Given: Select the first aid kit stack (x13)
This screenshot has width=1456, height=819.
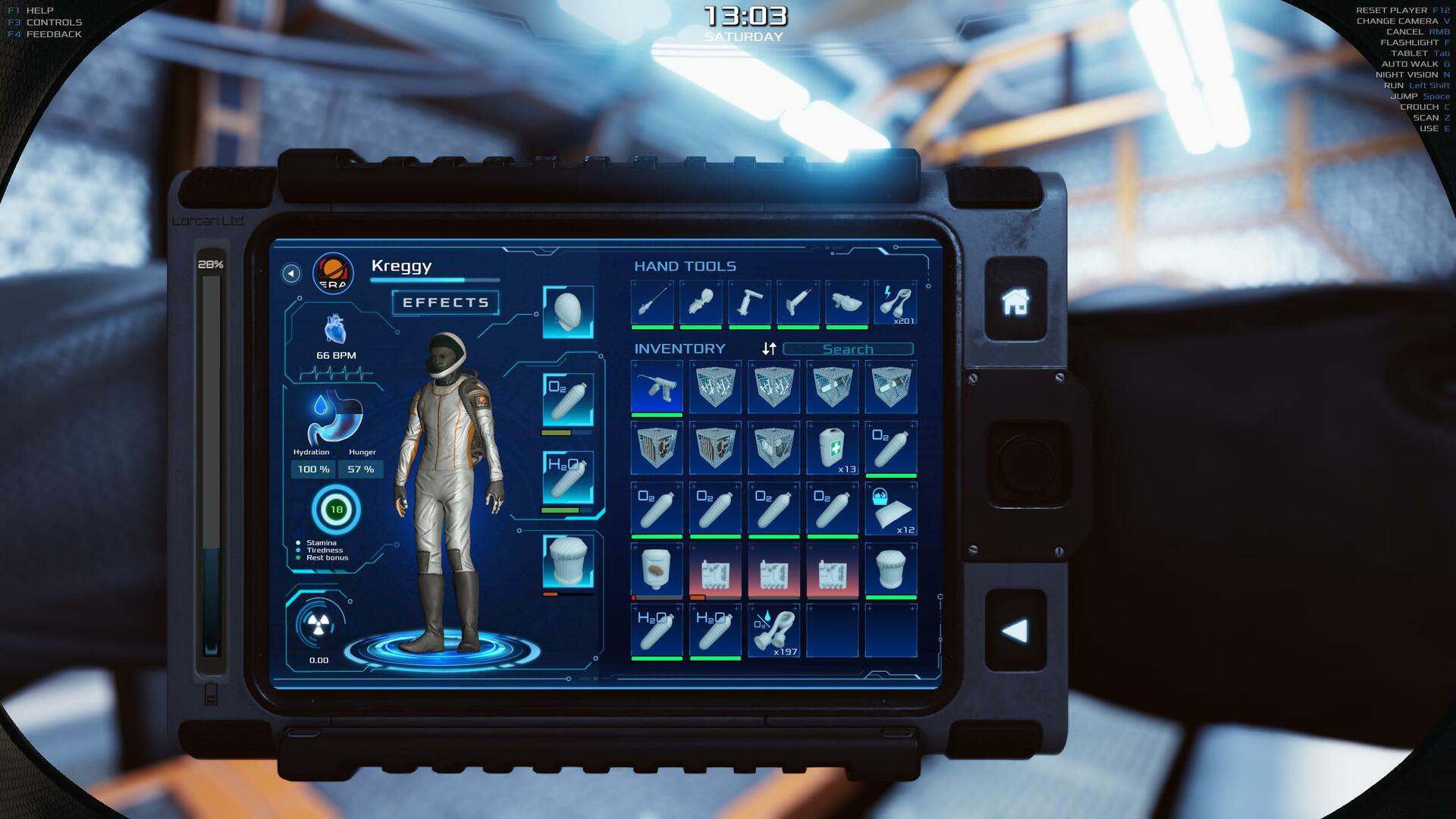Looking at the screenshot, I should (x=832, y=447).
